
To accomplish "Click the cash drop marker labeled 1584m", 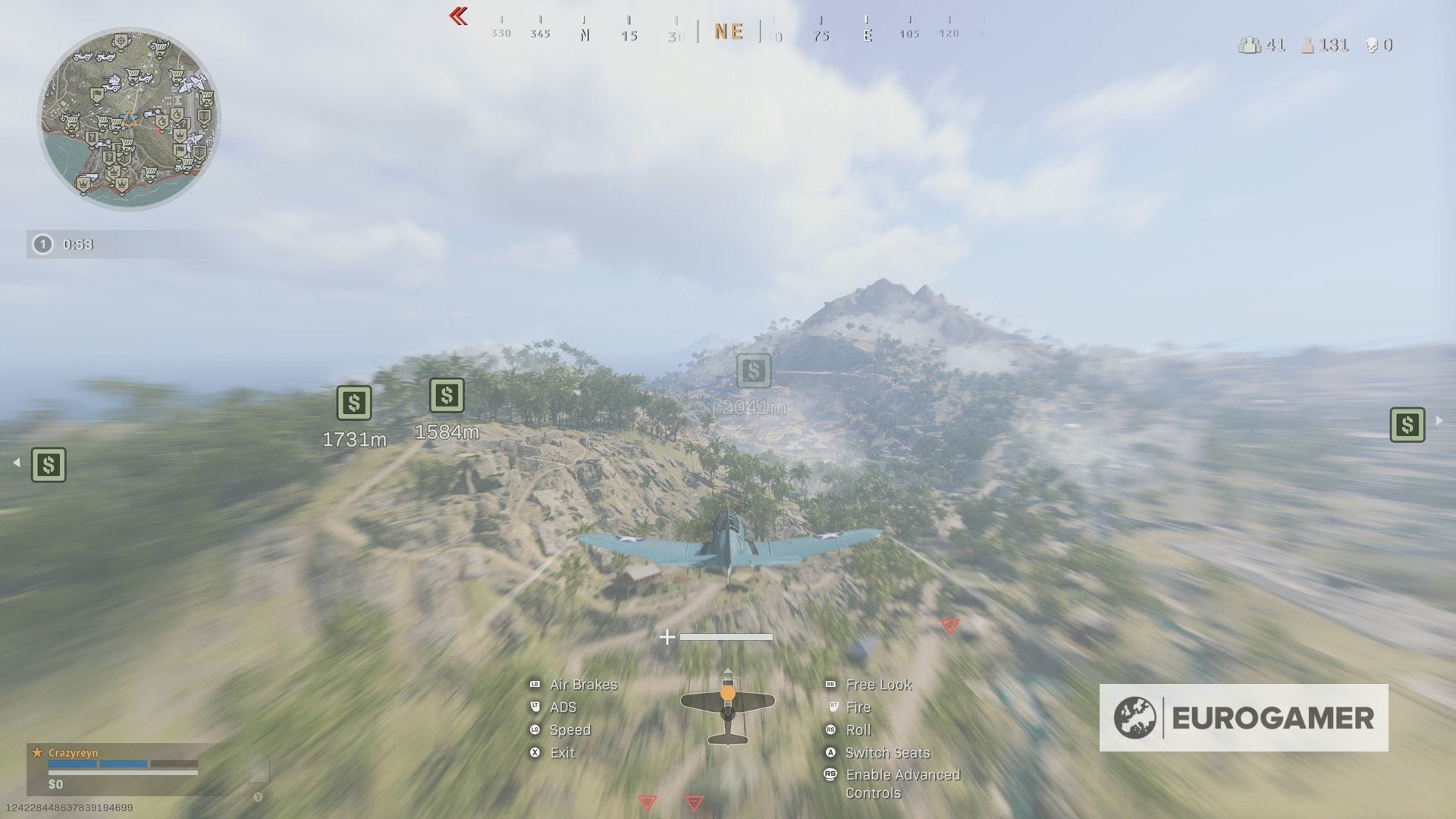I will (447, 396).
